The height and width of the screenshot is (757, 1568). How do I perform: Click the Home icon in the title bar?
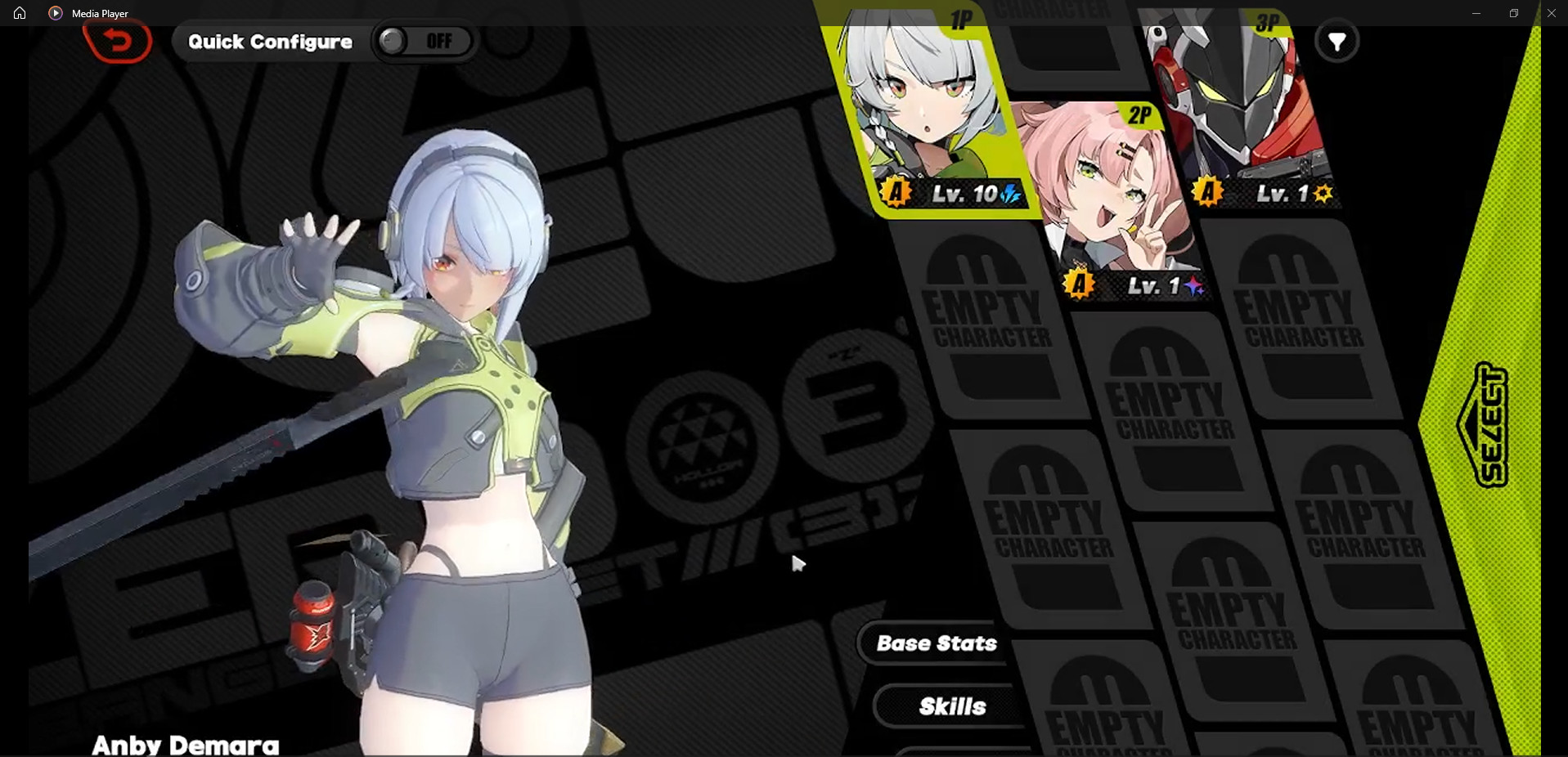19,13
